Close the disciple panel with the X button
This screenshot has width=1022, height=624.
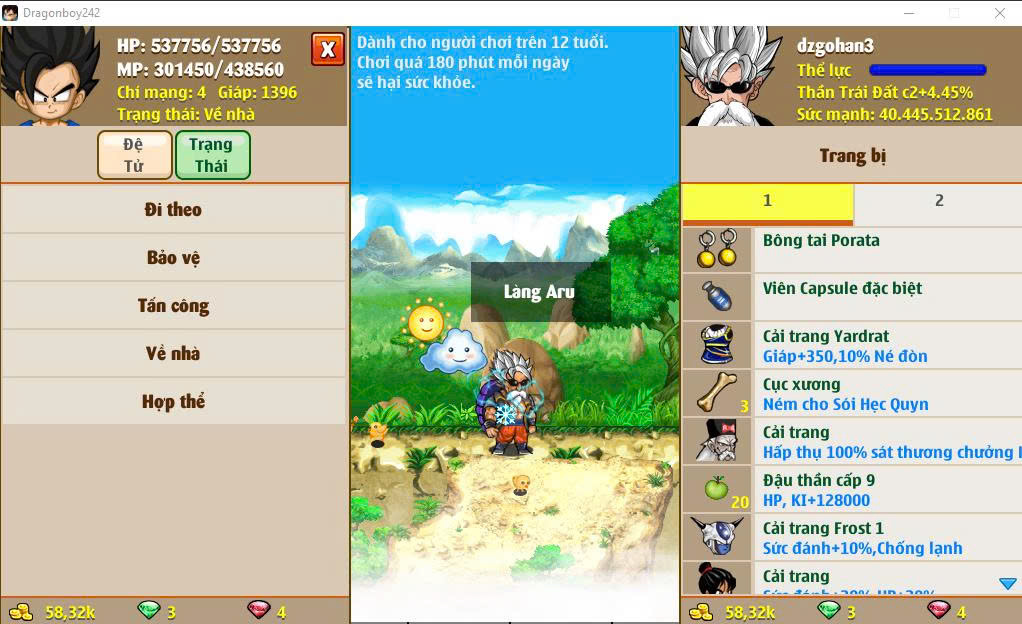click(x=327, y=49)
